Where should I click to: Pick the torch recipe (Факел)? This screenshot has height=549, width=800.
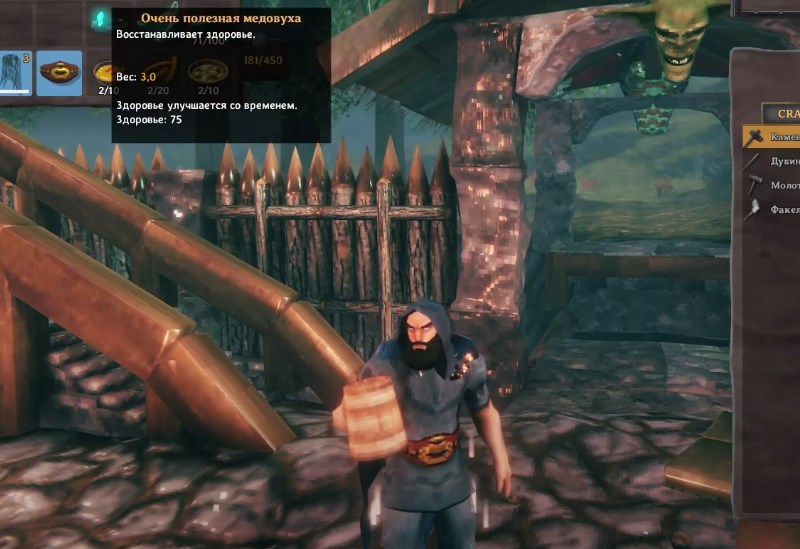773,209
